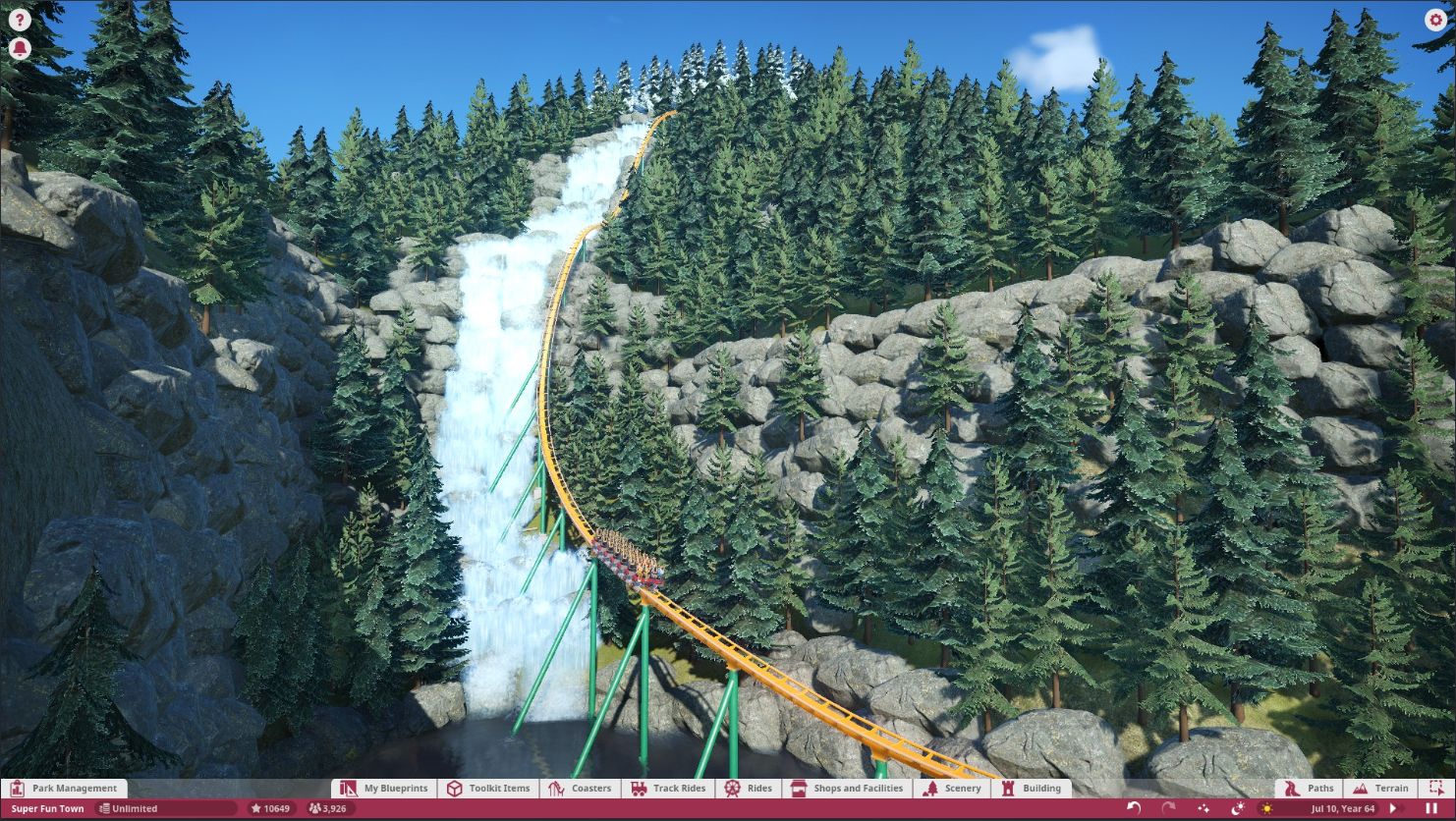1456x821 pixels.
Task: Check current weather via the sun indicator
Action: 1268,807
